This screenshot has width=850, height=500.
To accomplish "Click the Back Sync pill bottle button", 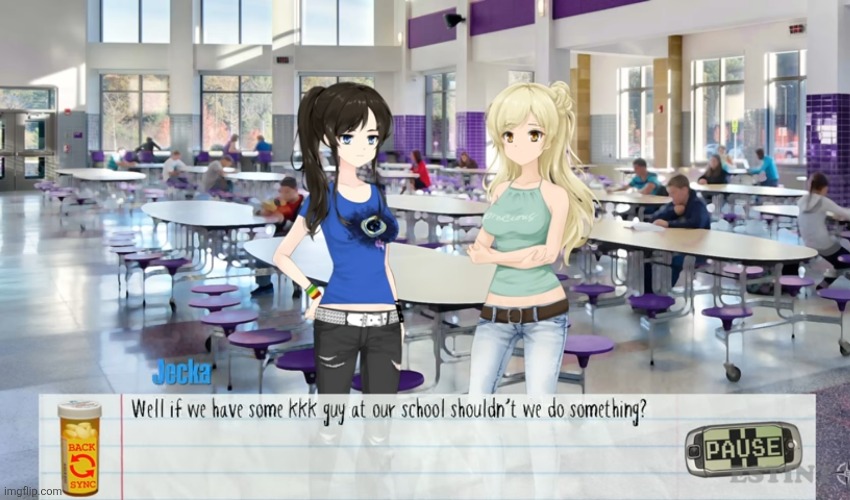I will 79,447.
